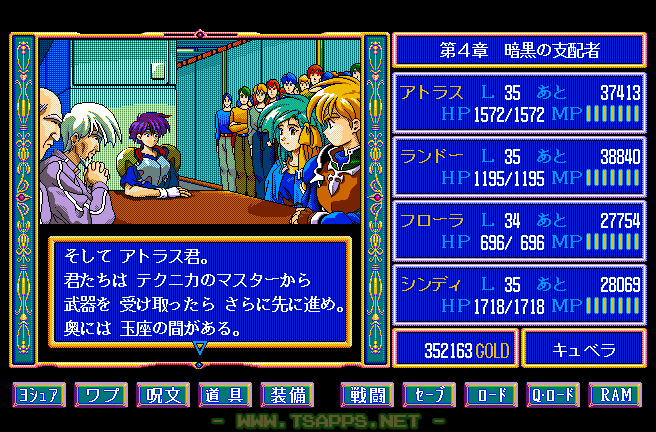
Task: Click the RAM button
Action: pos(615,394)
